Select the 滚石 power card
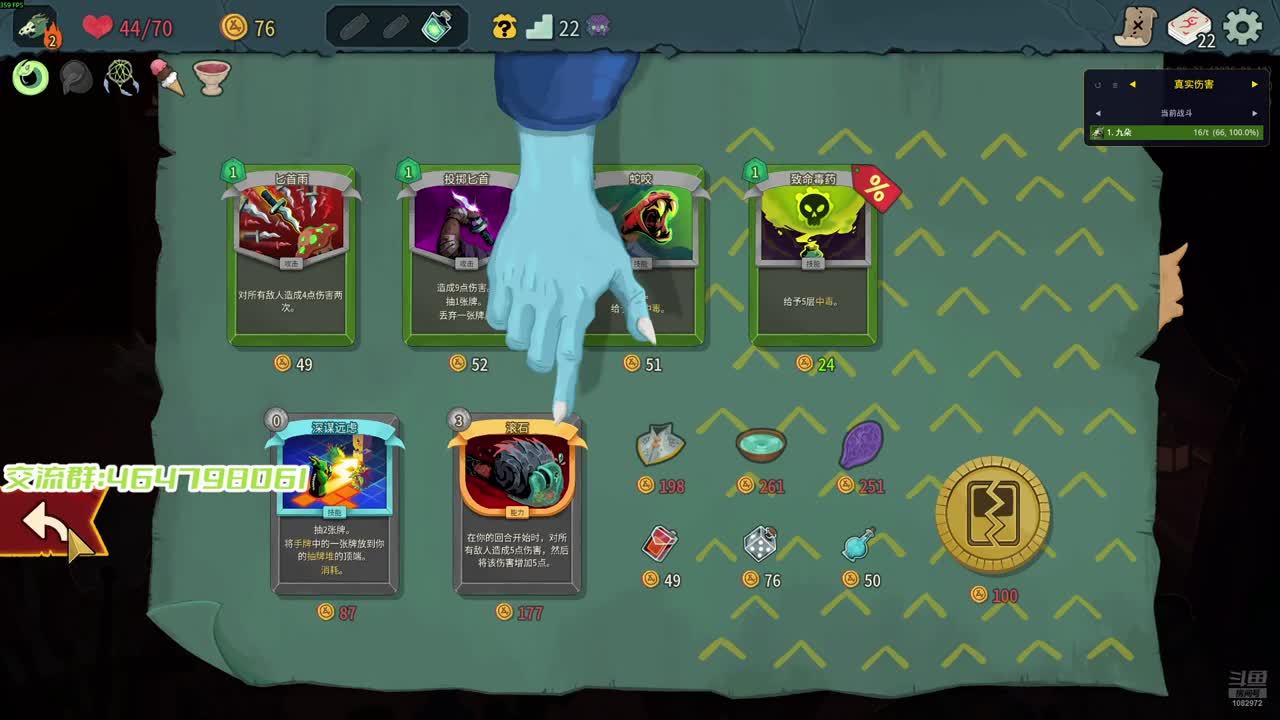This screenshot has width=1280, height=720. (517, 505)
